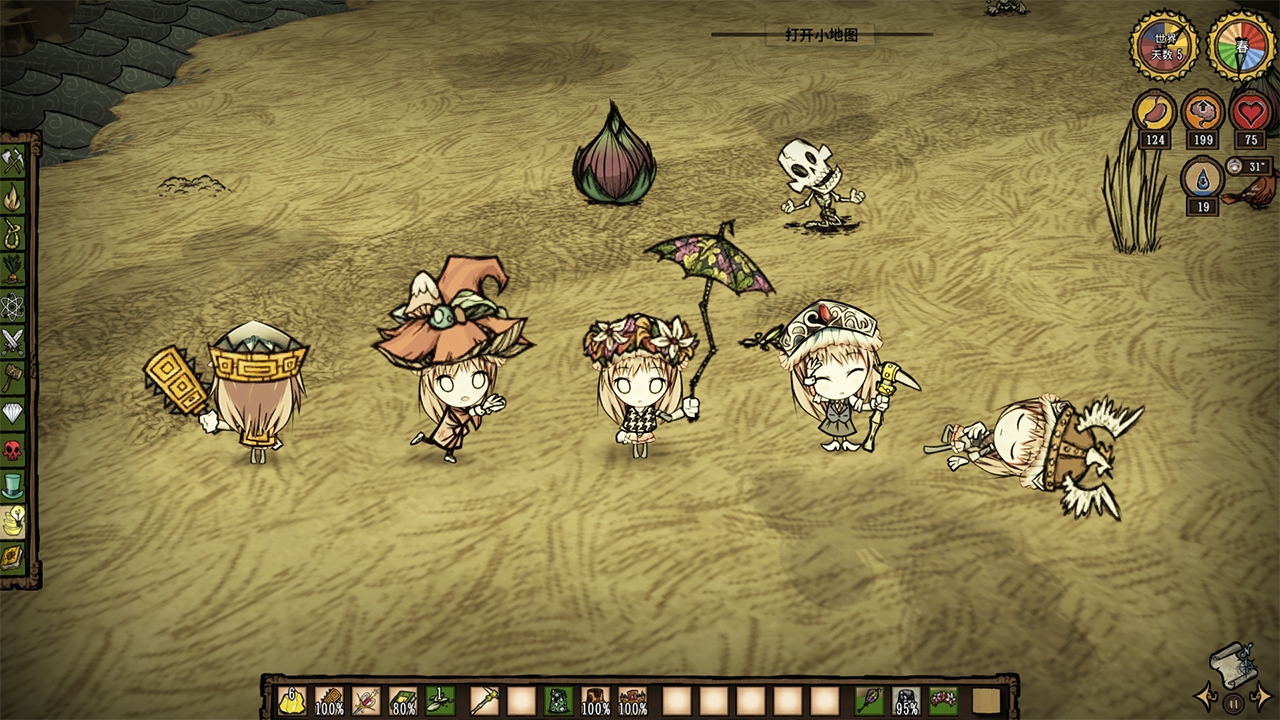Open the rope Survival crafting tab
The height and width of the screenshot is (720, 1280).
[13, 233]
